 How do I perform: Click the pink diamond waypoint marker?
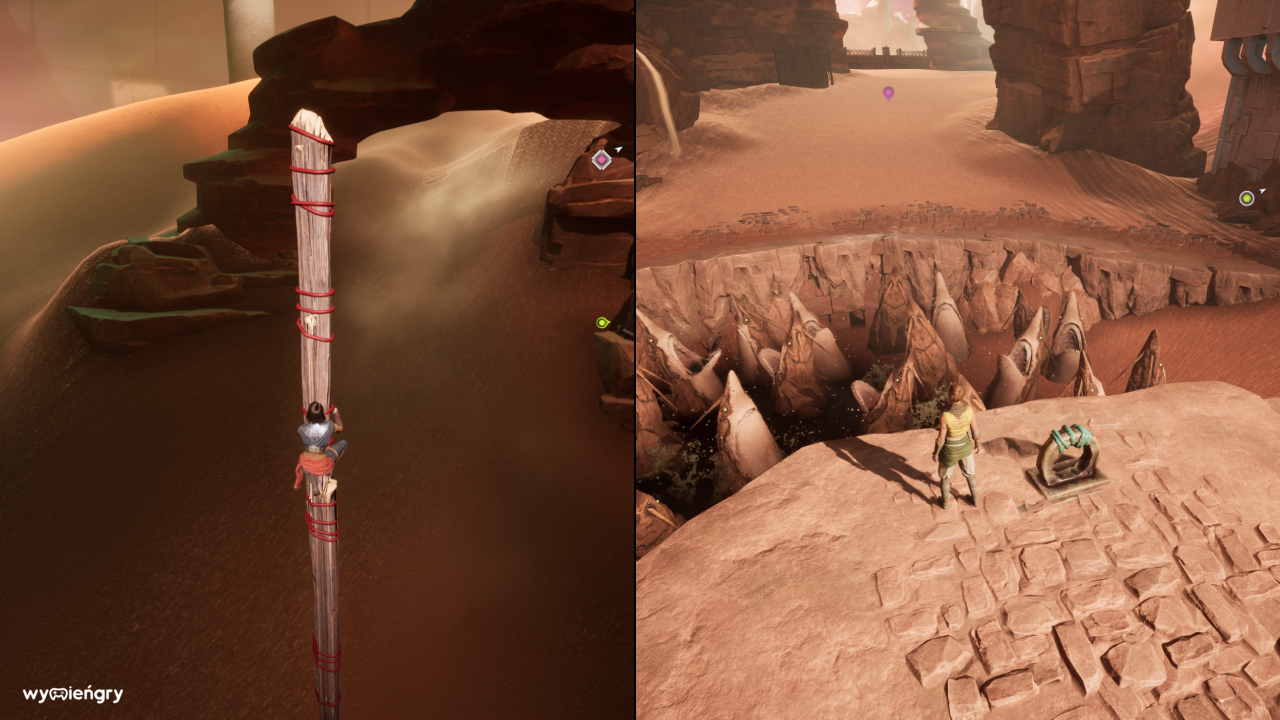(601, 160)
